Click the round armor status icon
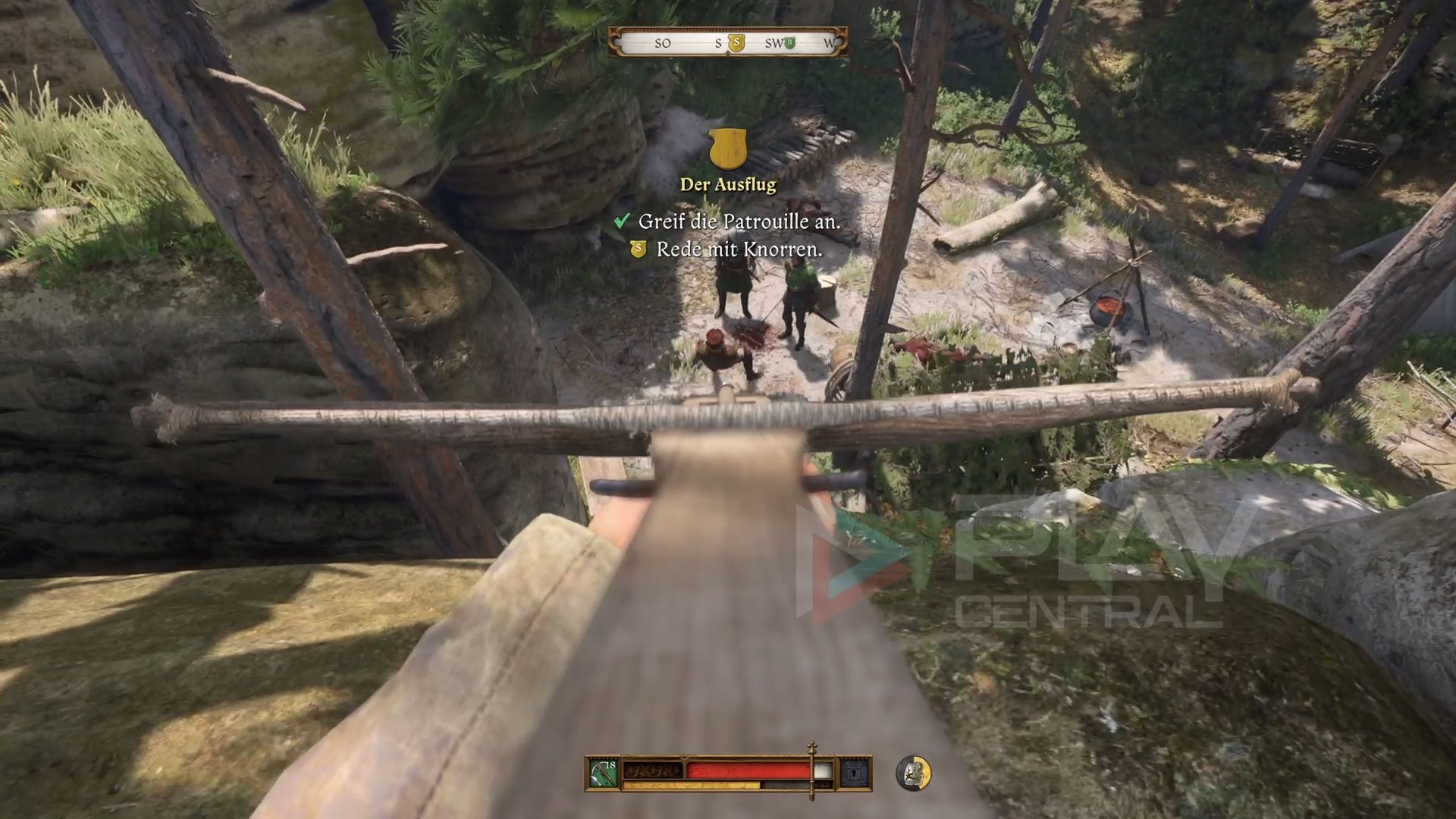Screen dimensions: 1456x819 [x=914, y=773]
